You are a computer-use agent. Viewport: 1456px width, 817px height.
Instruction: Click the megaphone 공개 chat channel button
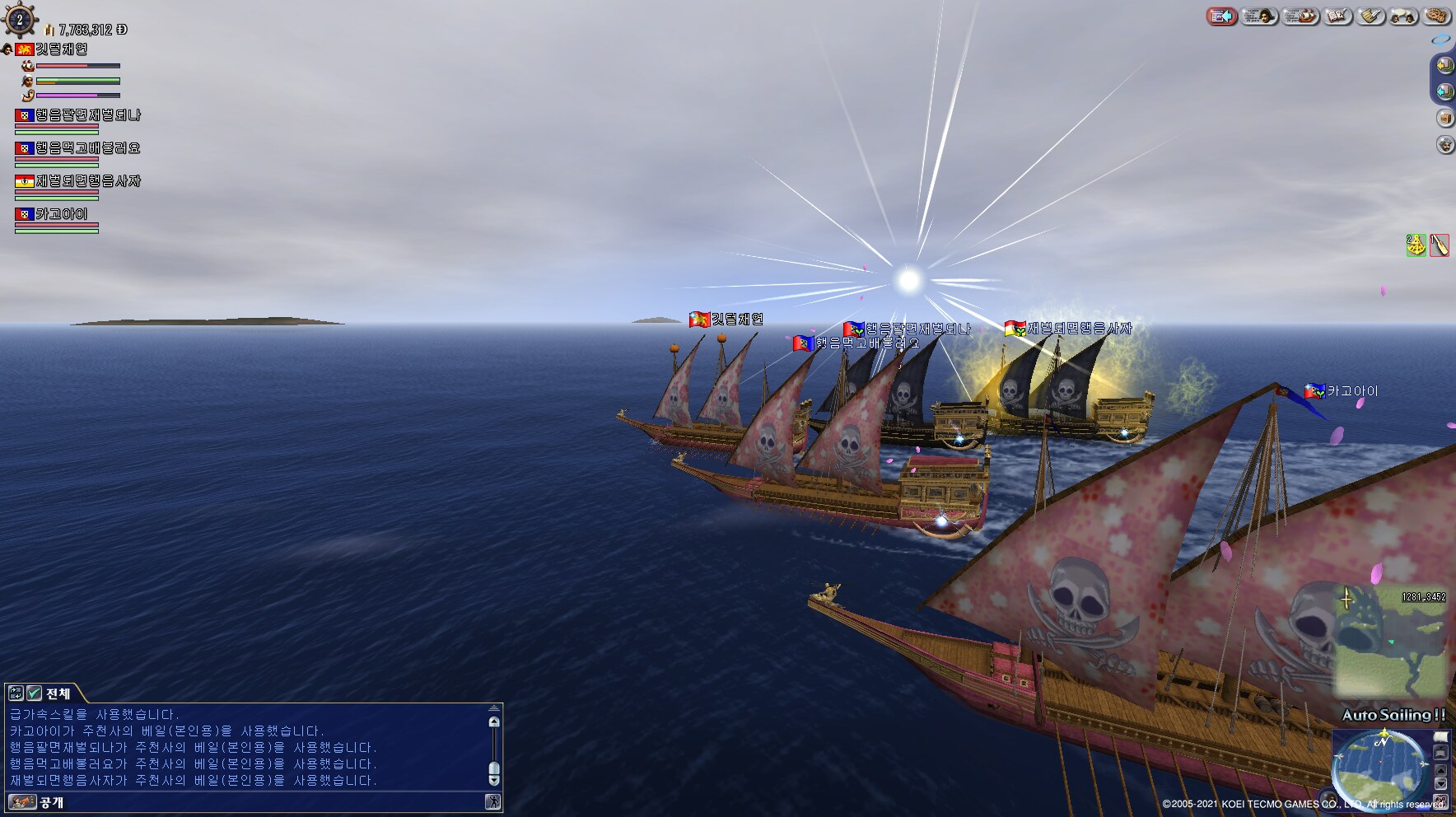(23, 802)
